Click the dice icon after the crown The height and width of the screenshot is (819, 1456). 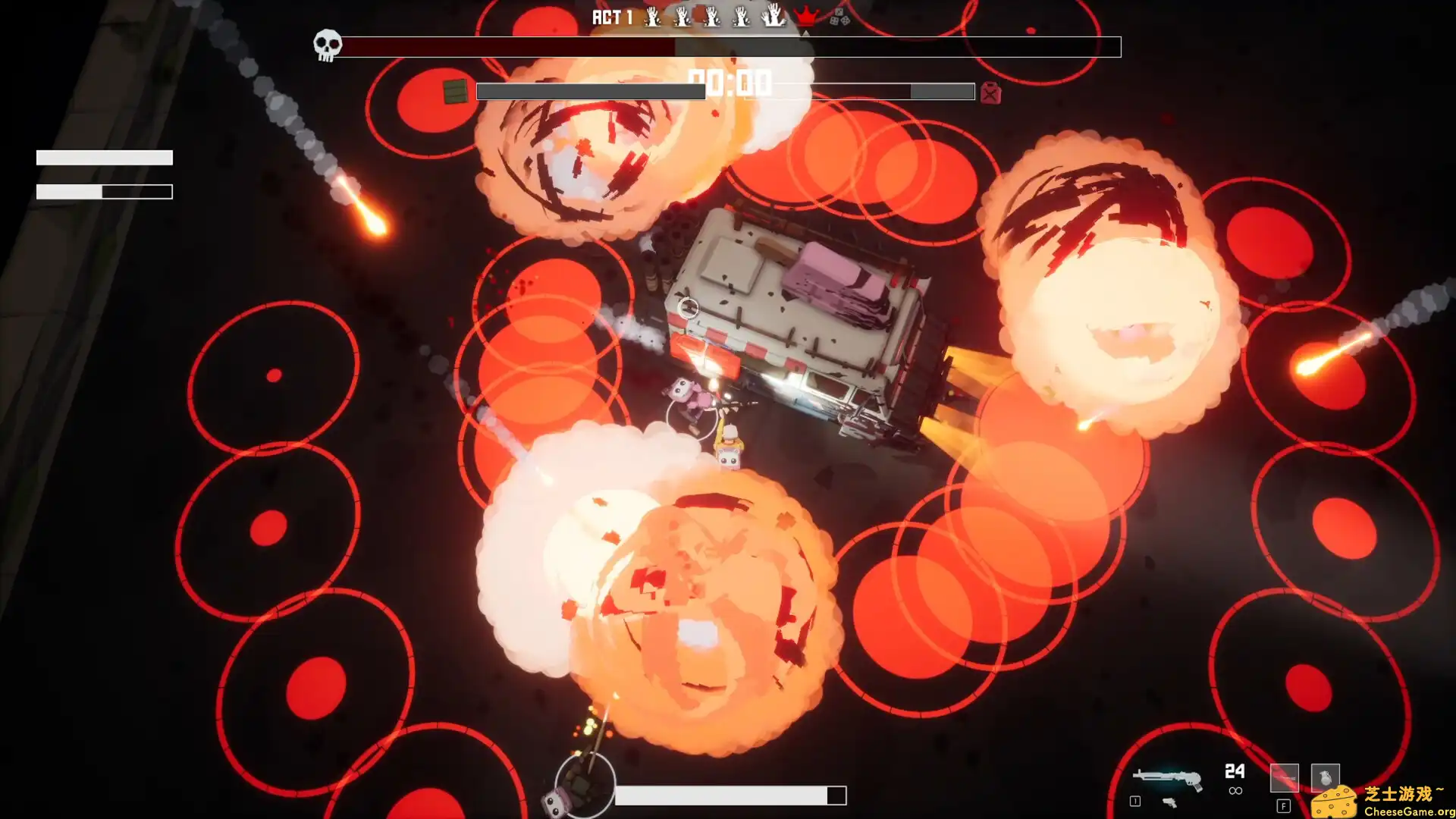coord(839,17)
